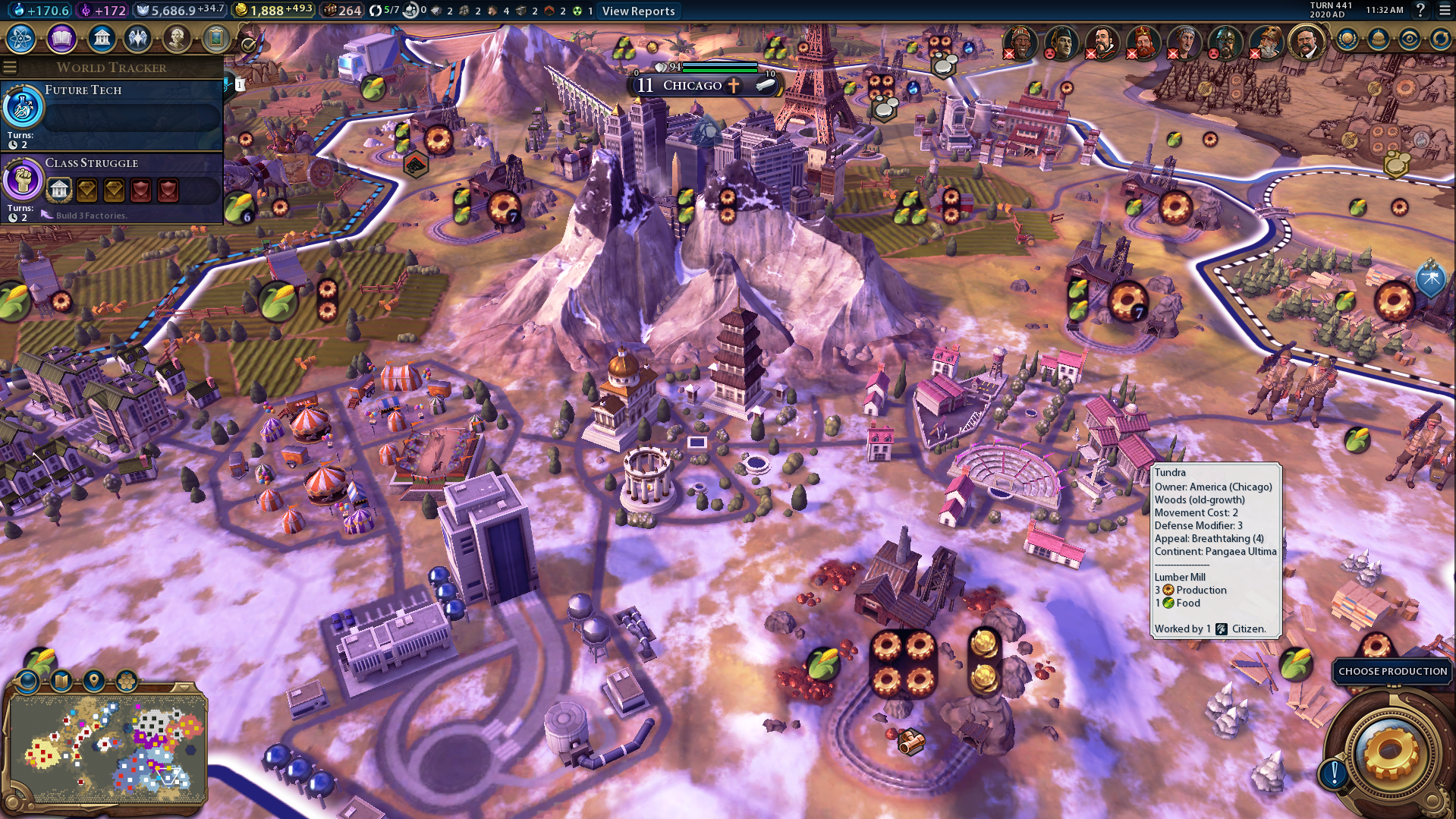Open the Civics tree (book icon)
The width and height of the screenshot is (1456, 819).
(x=61, y=38)
